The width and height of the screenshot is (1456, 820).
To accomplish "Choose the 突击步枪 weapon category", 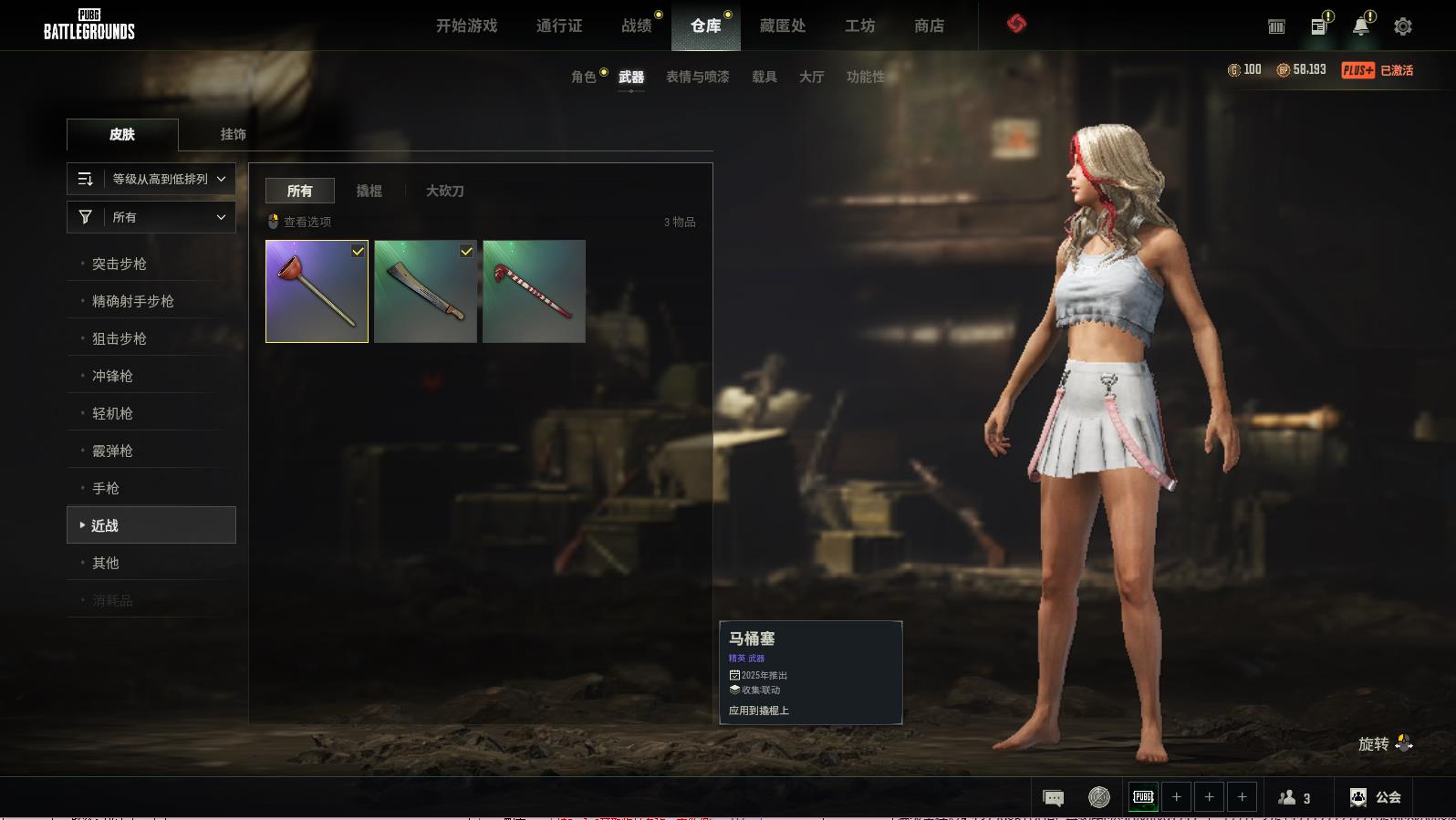I will pos(120,264).
